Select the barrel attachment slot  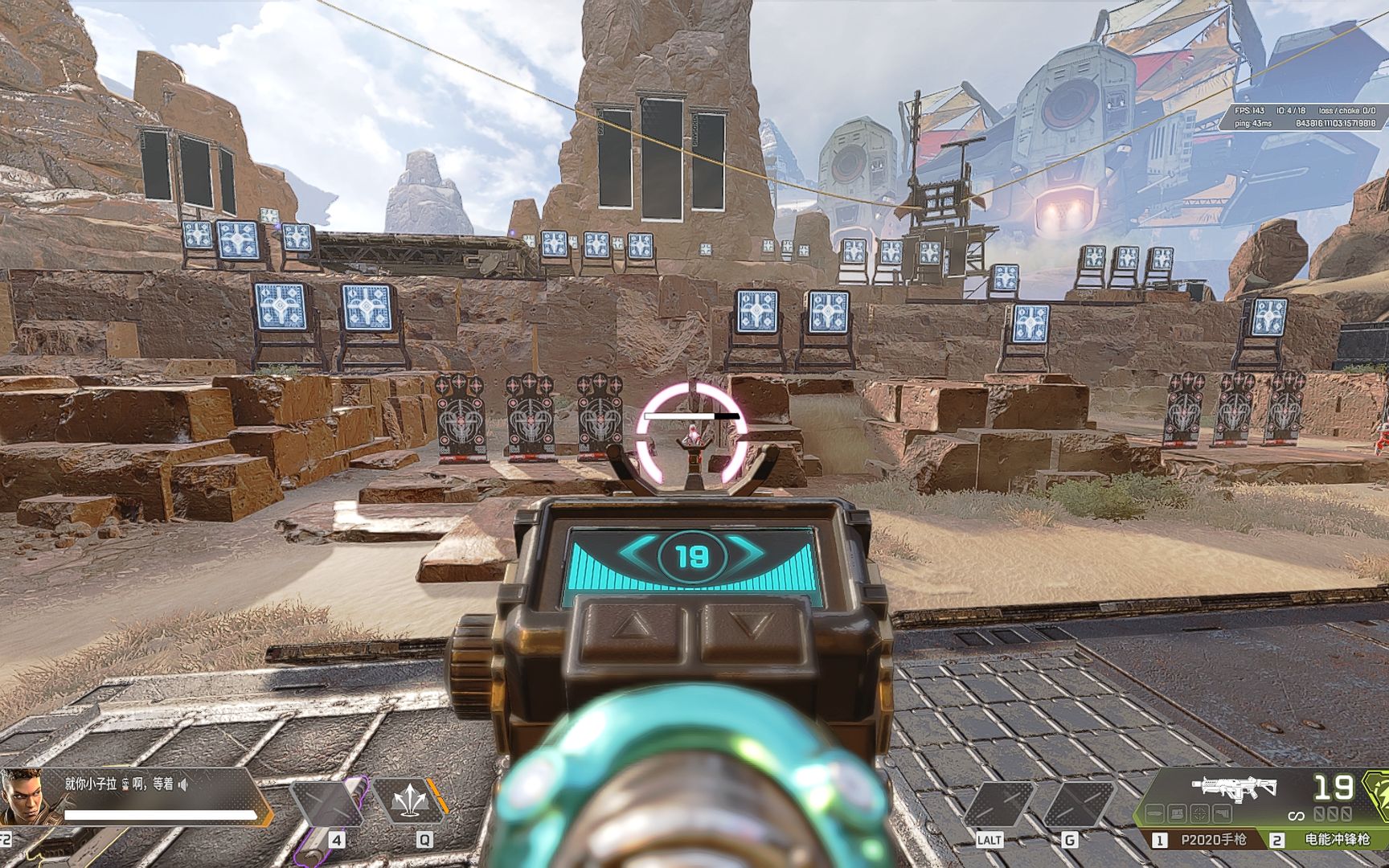[1155, 814]
